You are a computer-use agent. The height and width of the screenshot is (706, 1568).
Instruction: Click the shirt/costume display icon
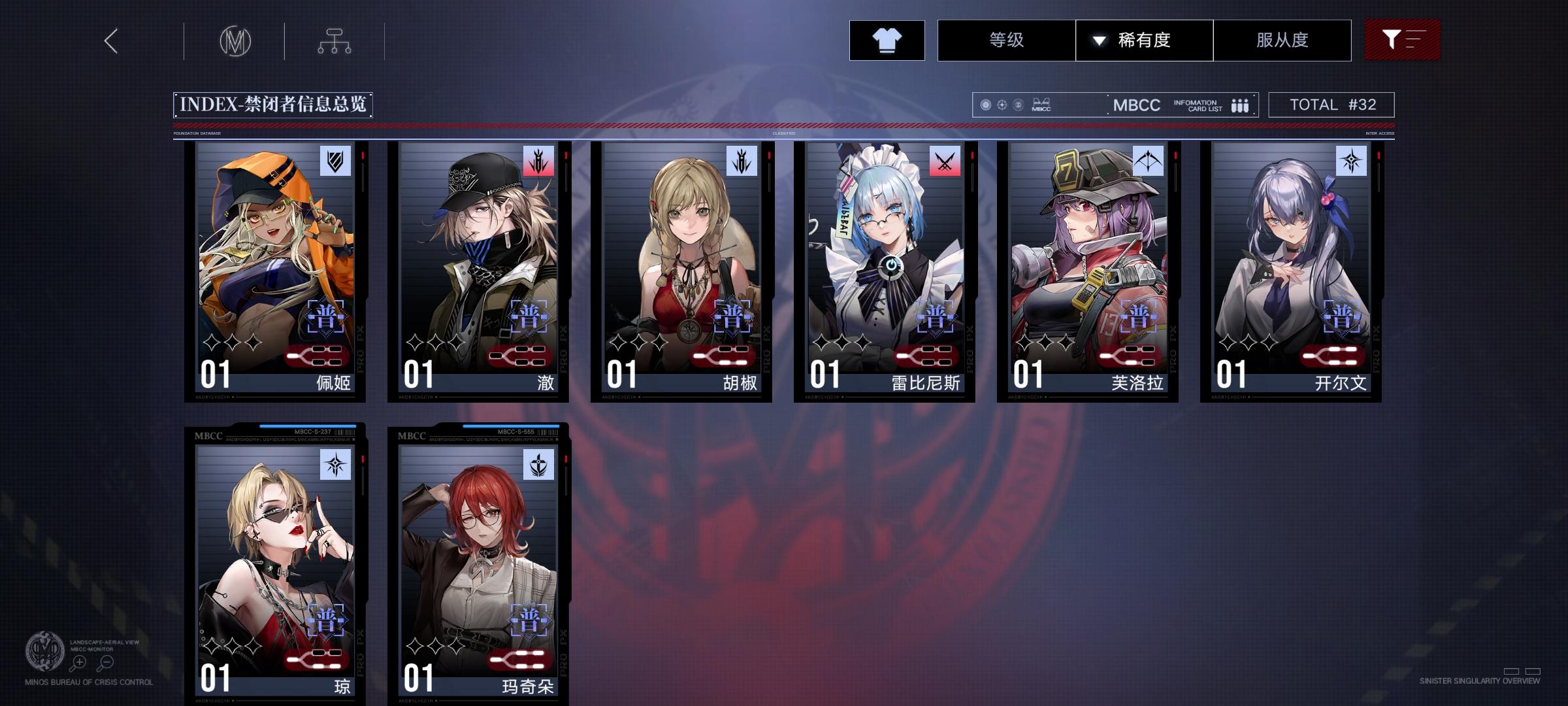(x=887, y=40)
